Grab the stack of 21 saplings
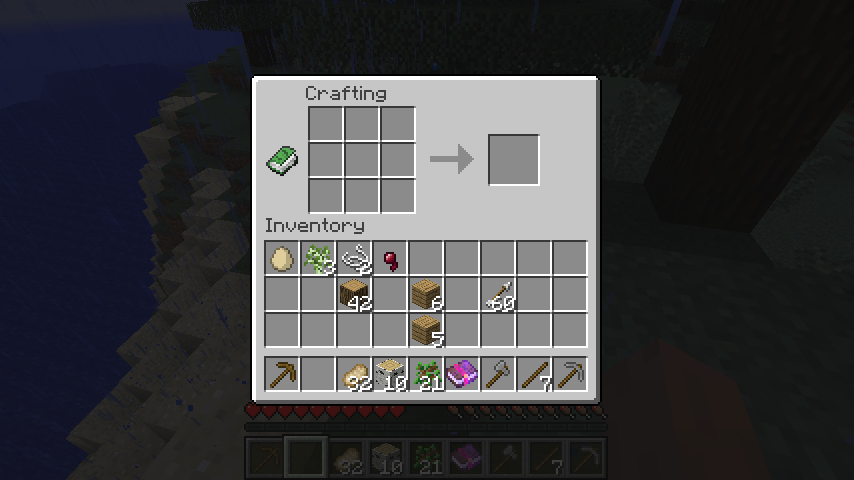854x480 pixels. [427, 375]
